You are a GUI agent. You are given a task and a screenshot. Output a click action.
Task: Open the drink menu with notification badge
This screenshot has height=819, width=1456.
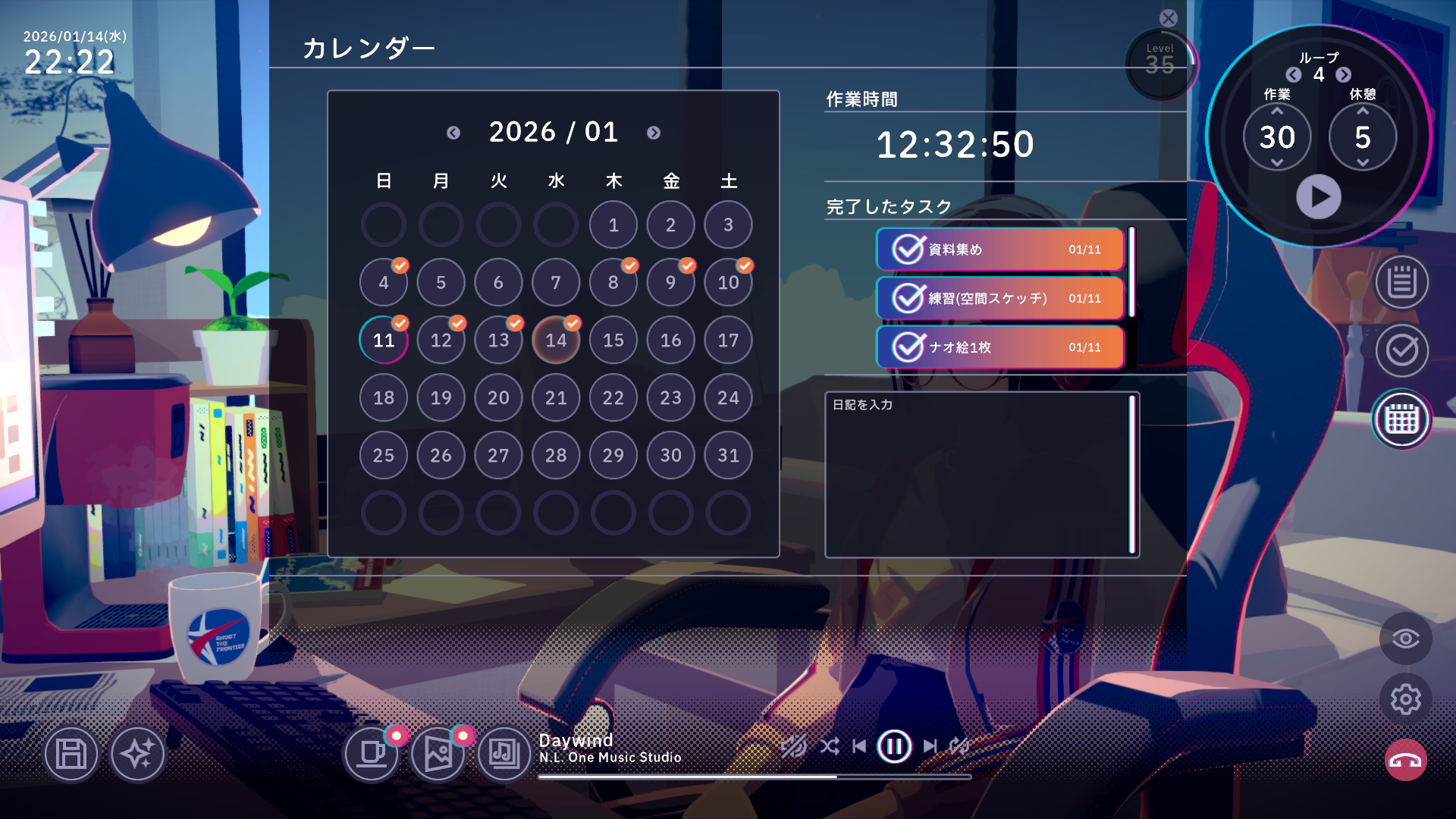373,755
